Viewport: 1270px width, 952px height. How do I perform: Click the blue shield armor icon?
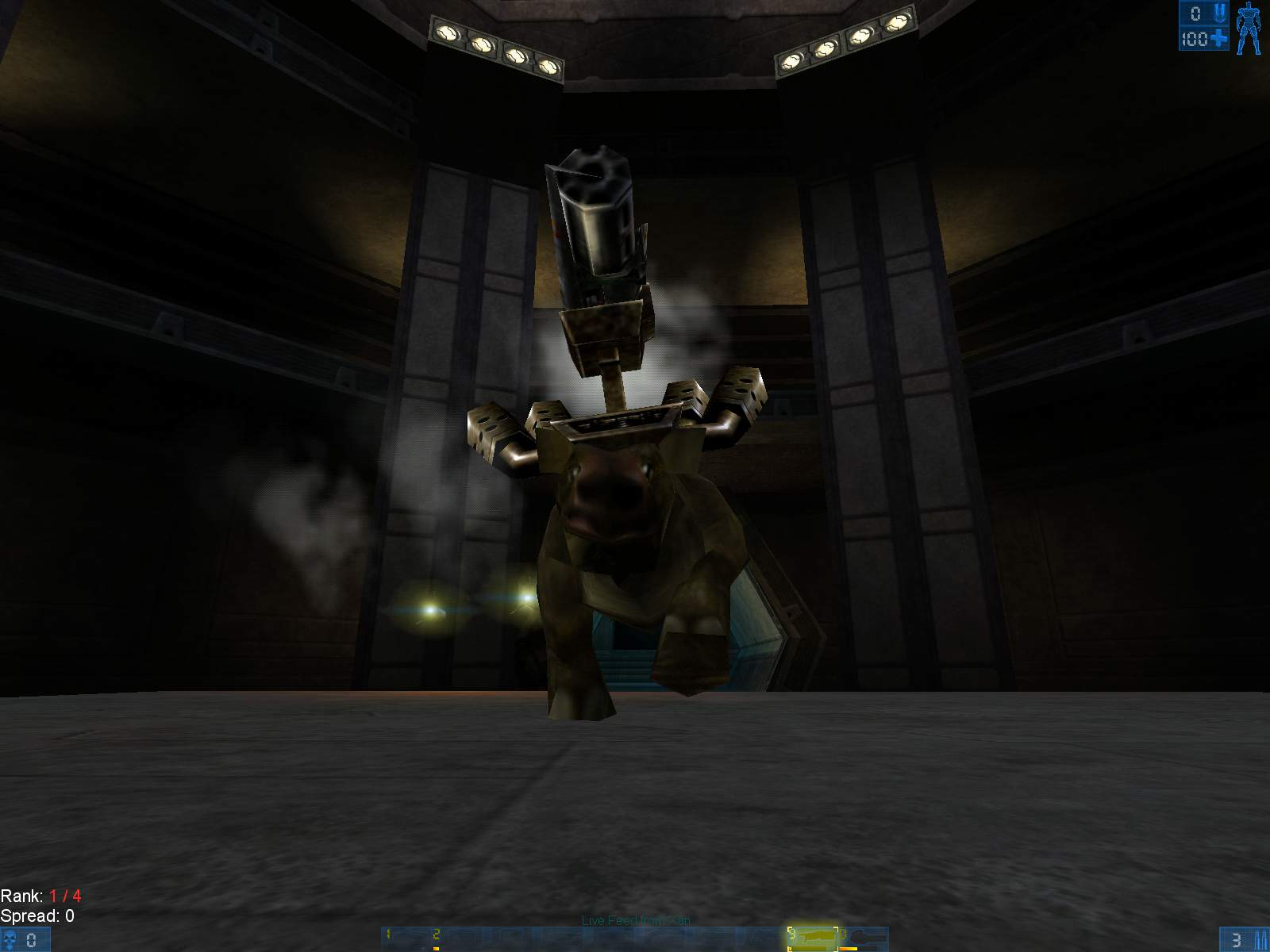click(1218, 12)
